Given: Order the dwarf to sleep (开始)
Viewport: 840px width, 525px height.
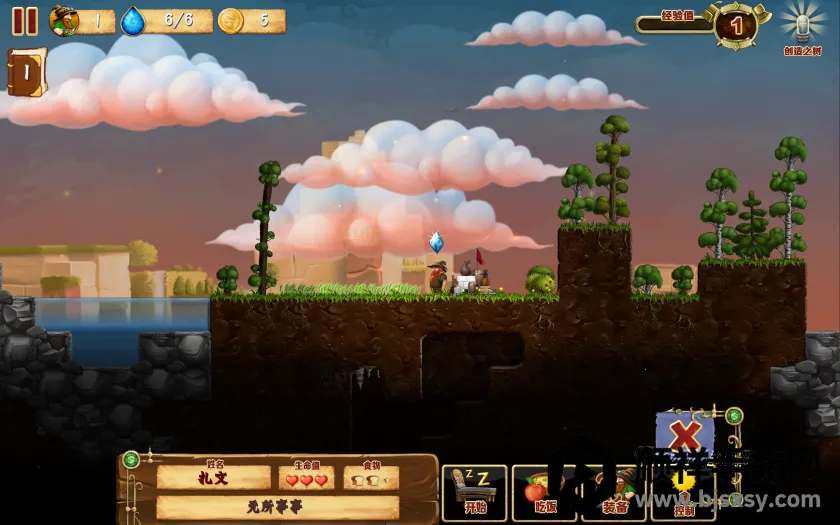Looking at the screenshot, I should [x=474, y=492].
